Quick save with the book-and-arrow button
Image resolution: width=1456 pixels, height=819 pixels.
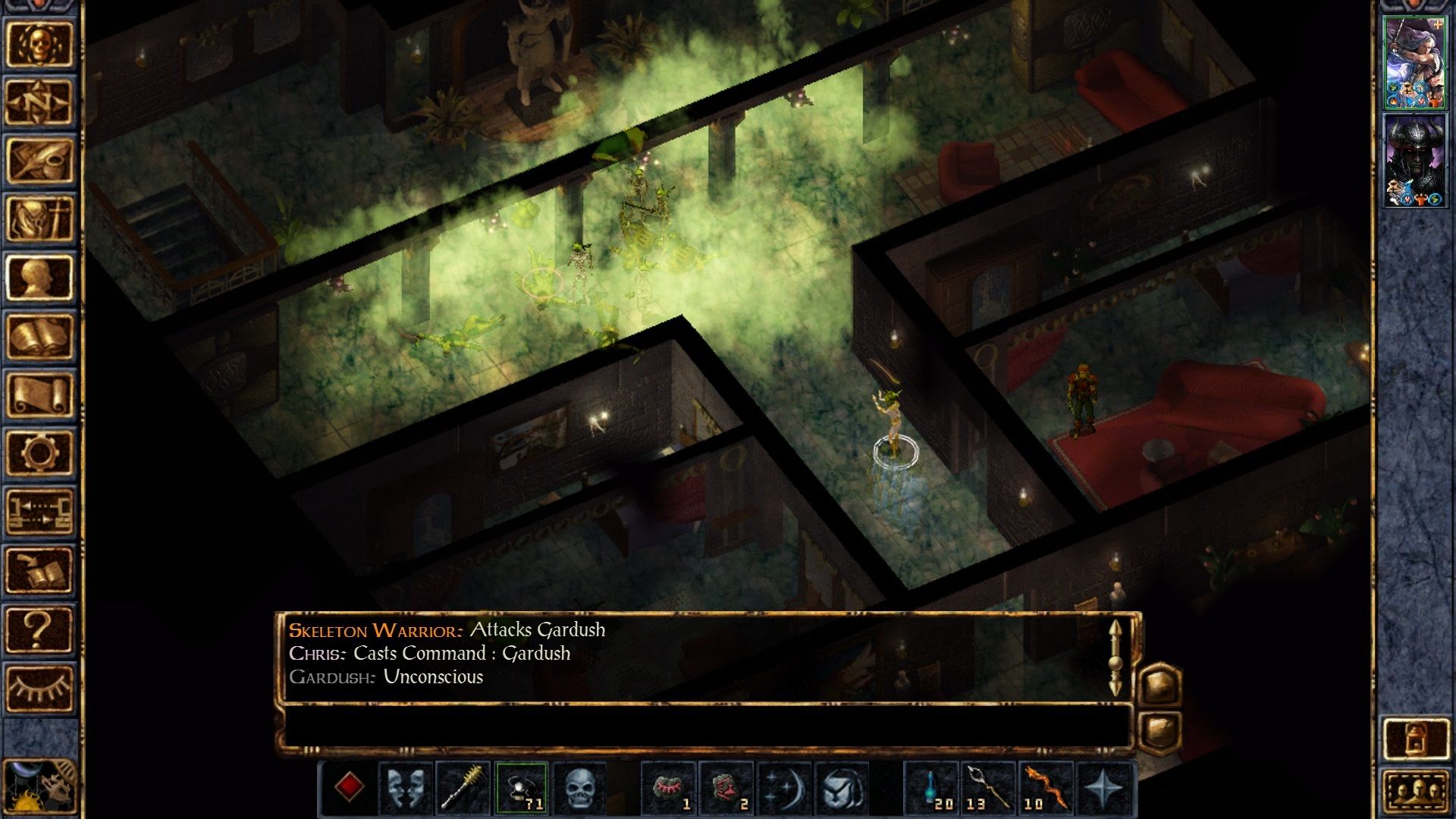pos(39,570)
